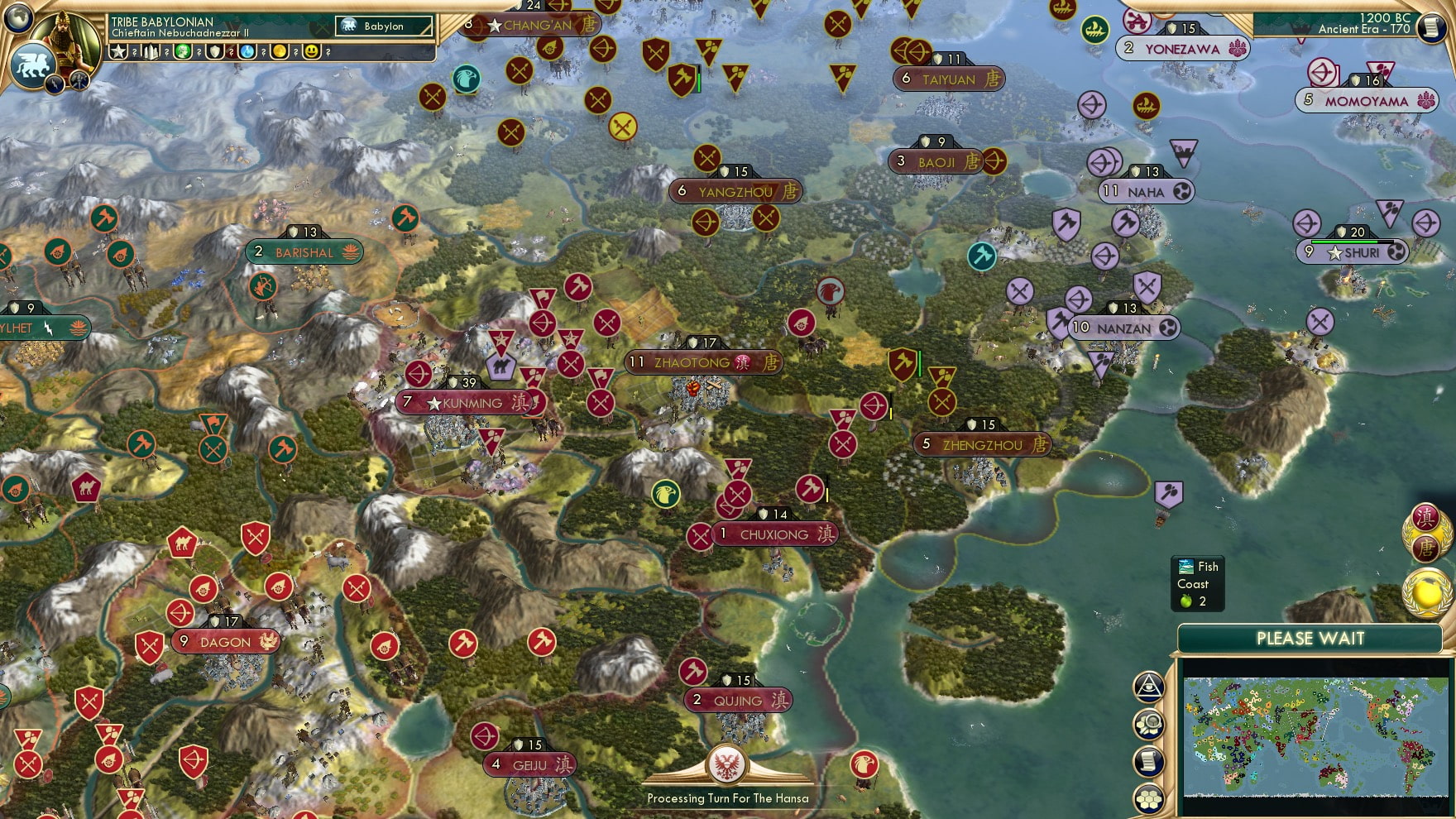Click the hex grid icon at bottom right

1150,796
